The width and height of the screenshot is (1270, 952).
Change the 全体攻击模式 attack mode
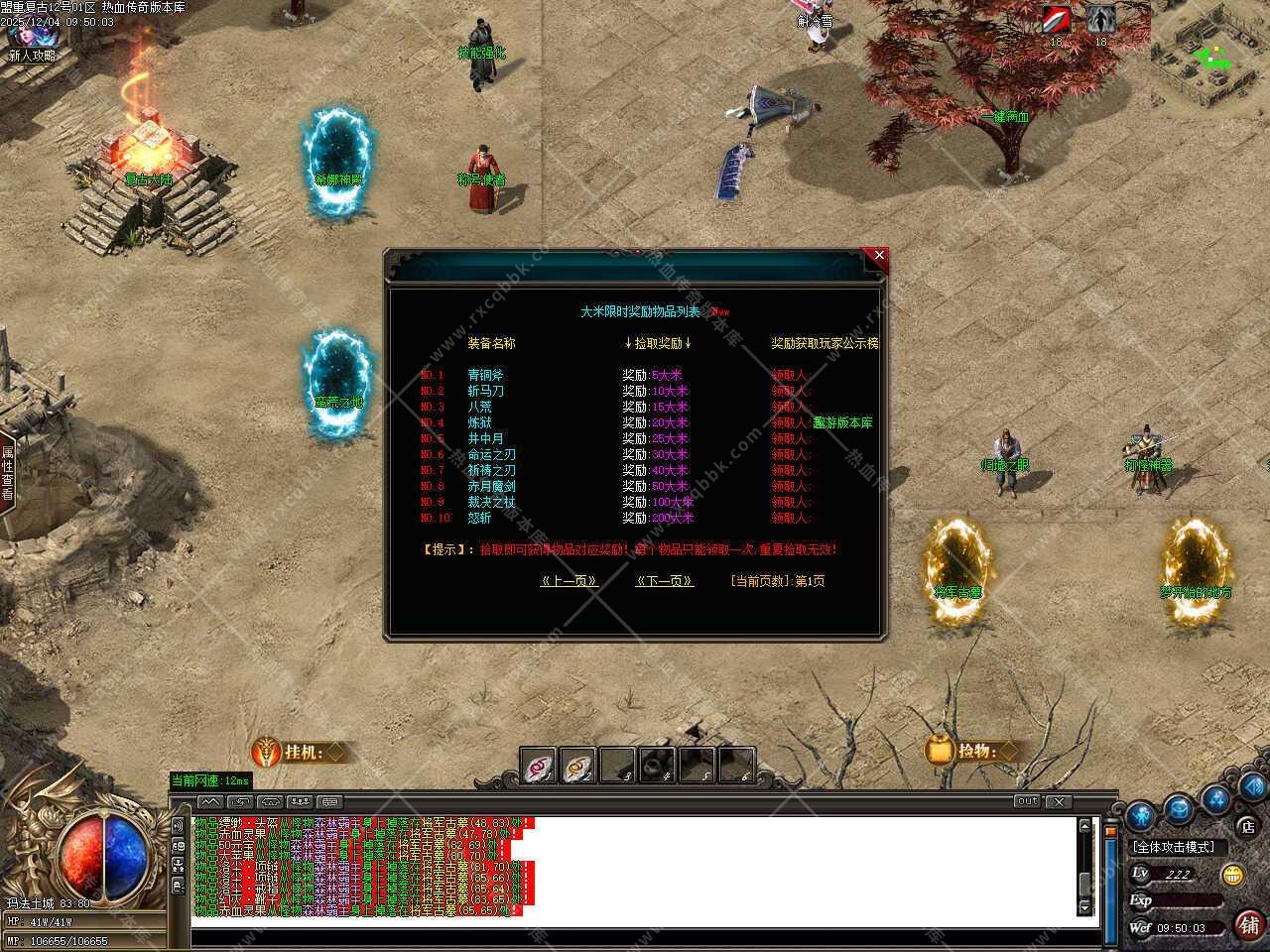coord(1174,847)
